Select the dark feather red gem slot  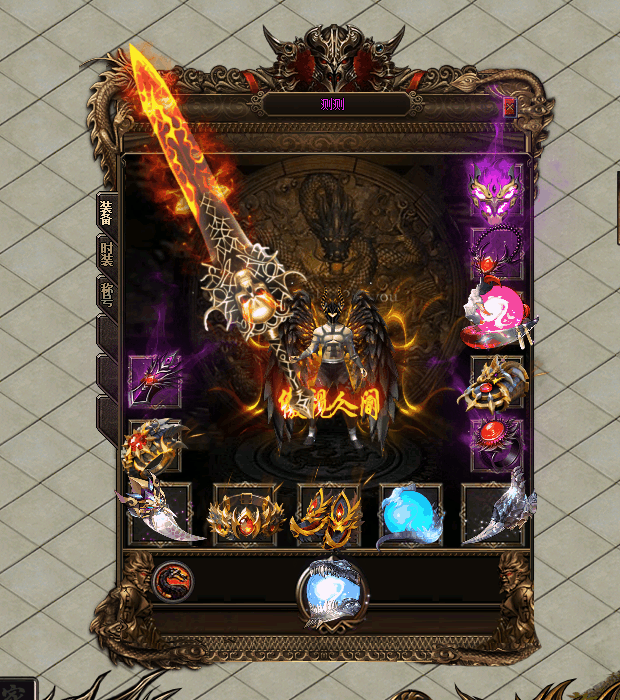click(x=155, y=380)
